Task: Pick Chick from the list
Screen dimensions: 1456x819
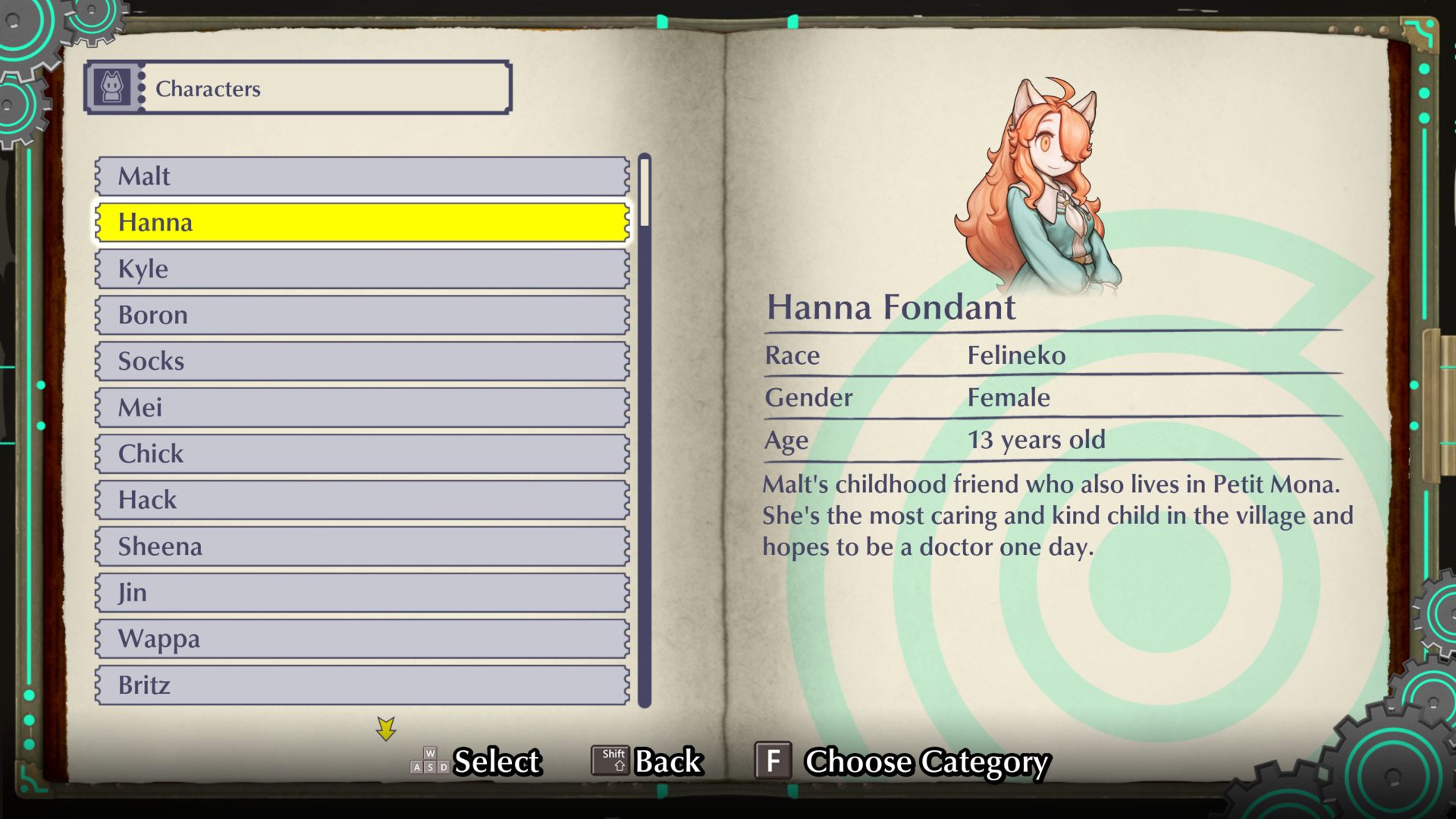Action: pos(362,453)
